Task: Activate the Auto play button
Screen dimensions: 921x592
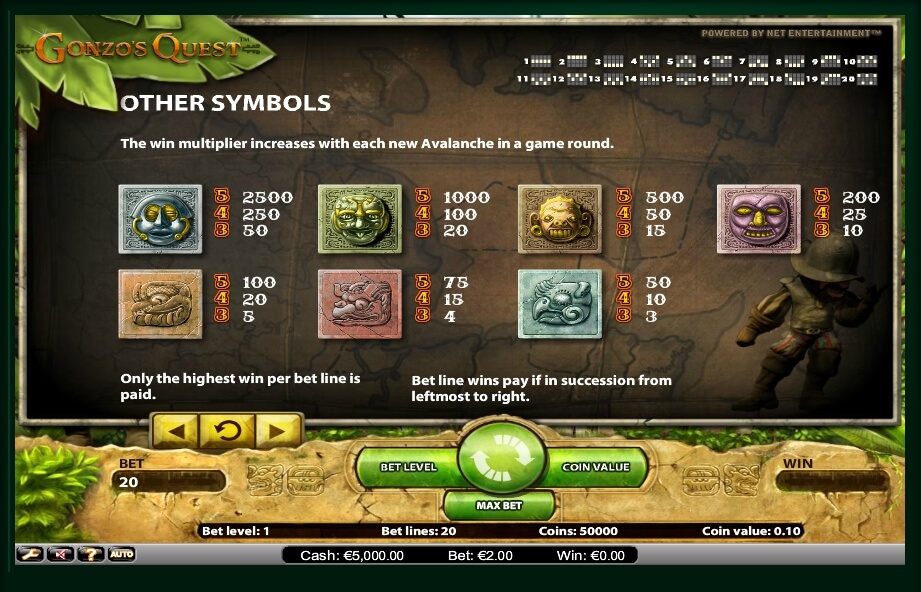Action: (x=122, y=554)
